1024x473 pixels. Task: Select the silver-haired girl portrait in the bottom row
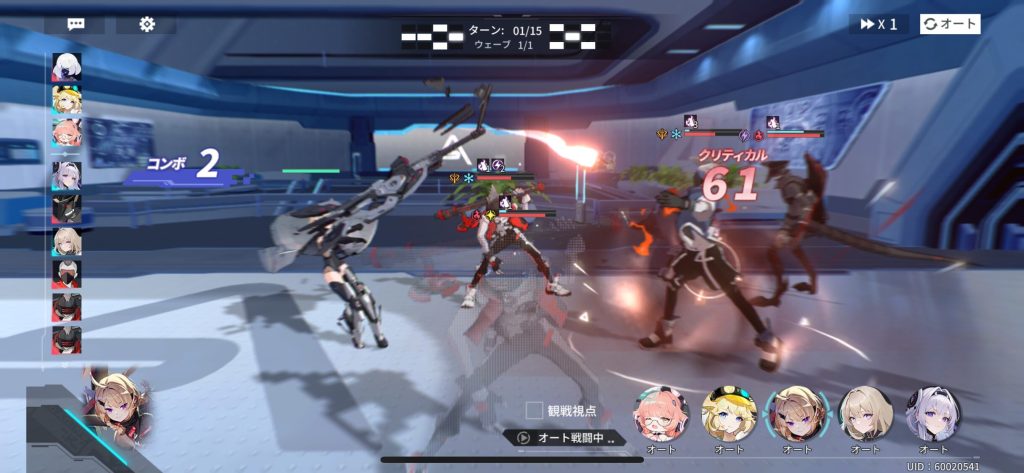coord(932,412)
